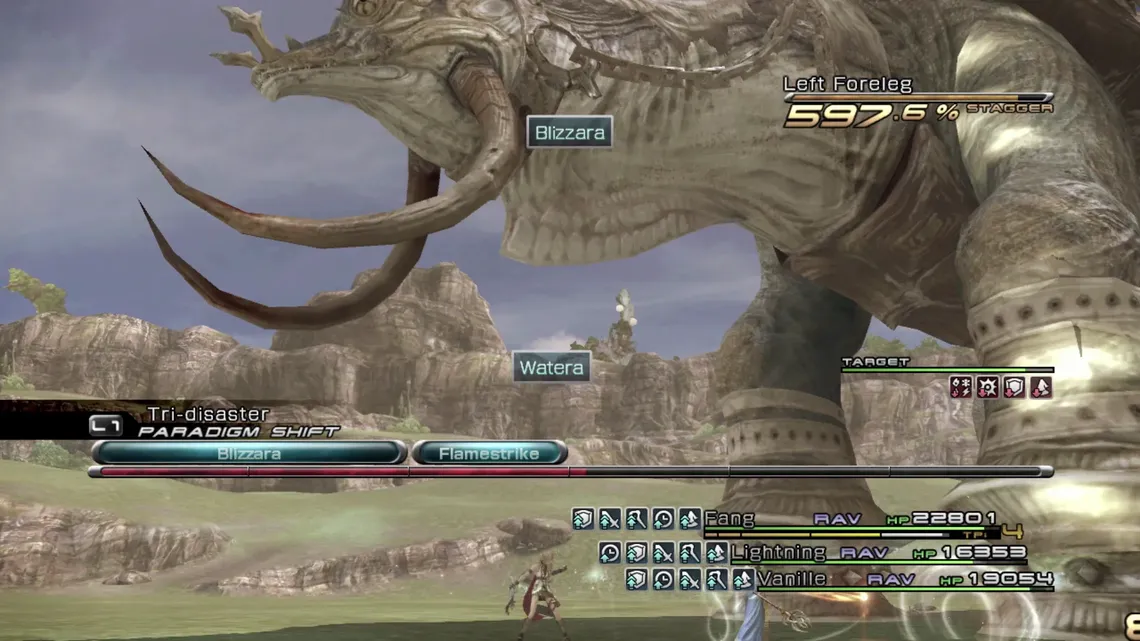Click Fang's clock Haste buff icon
This screenshot has width=1140, height=641.
click(662, 519)
